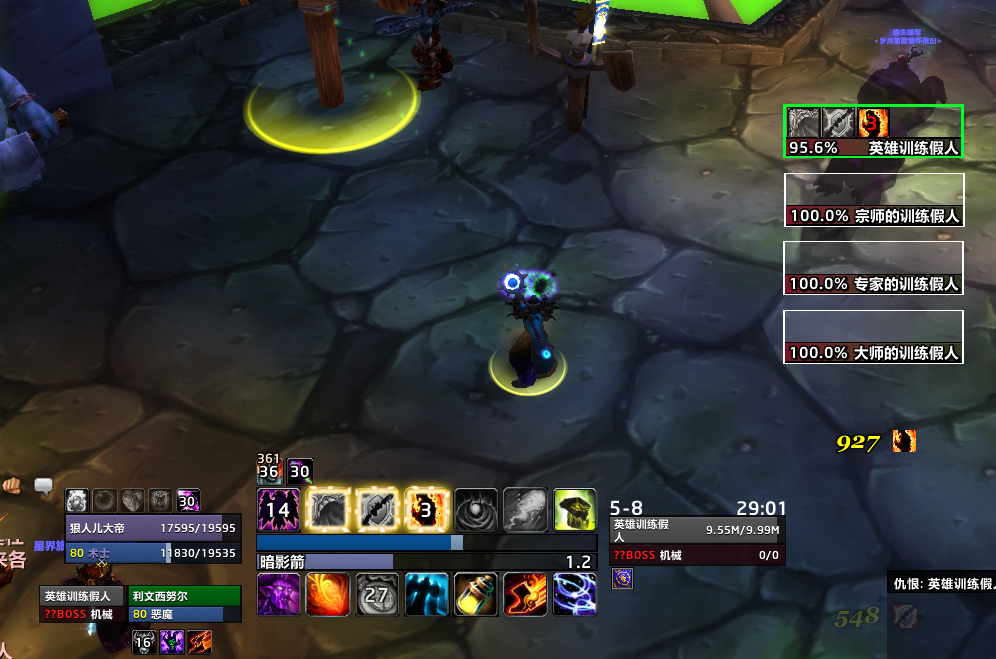Cast the blue-white swirling vortex spell
The height and width of the screenshot is (659, 996).
(575, 594)
